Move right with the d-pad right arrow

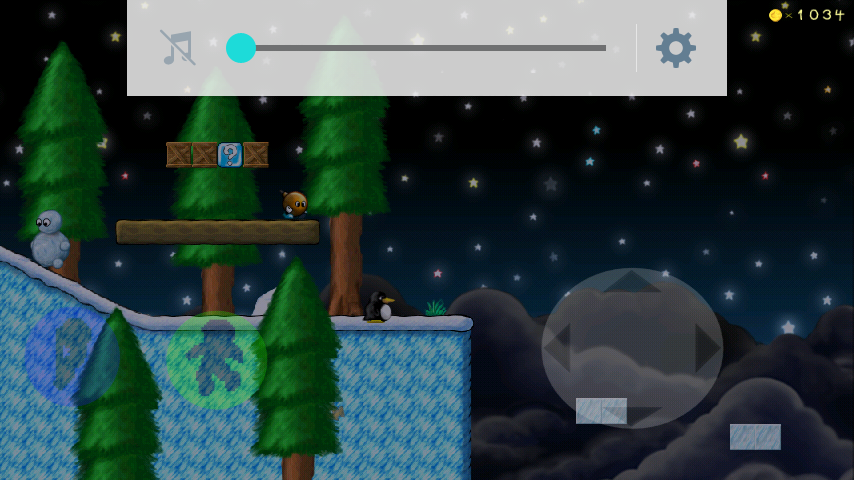[704, 348]
